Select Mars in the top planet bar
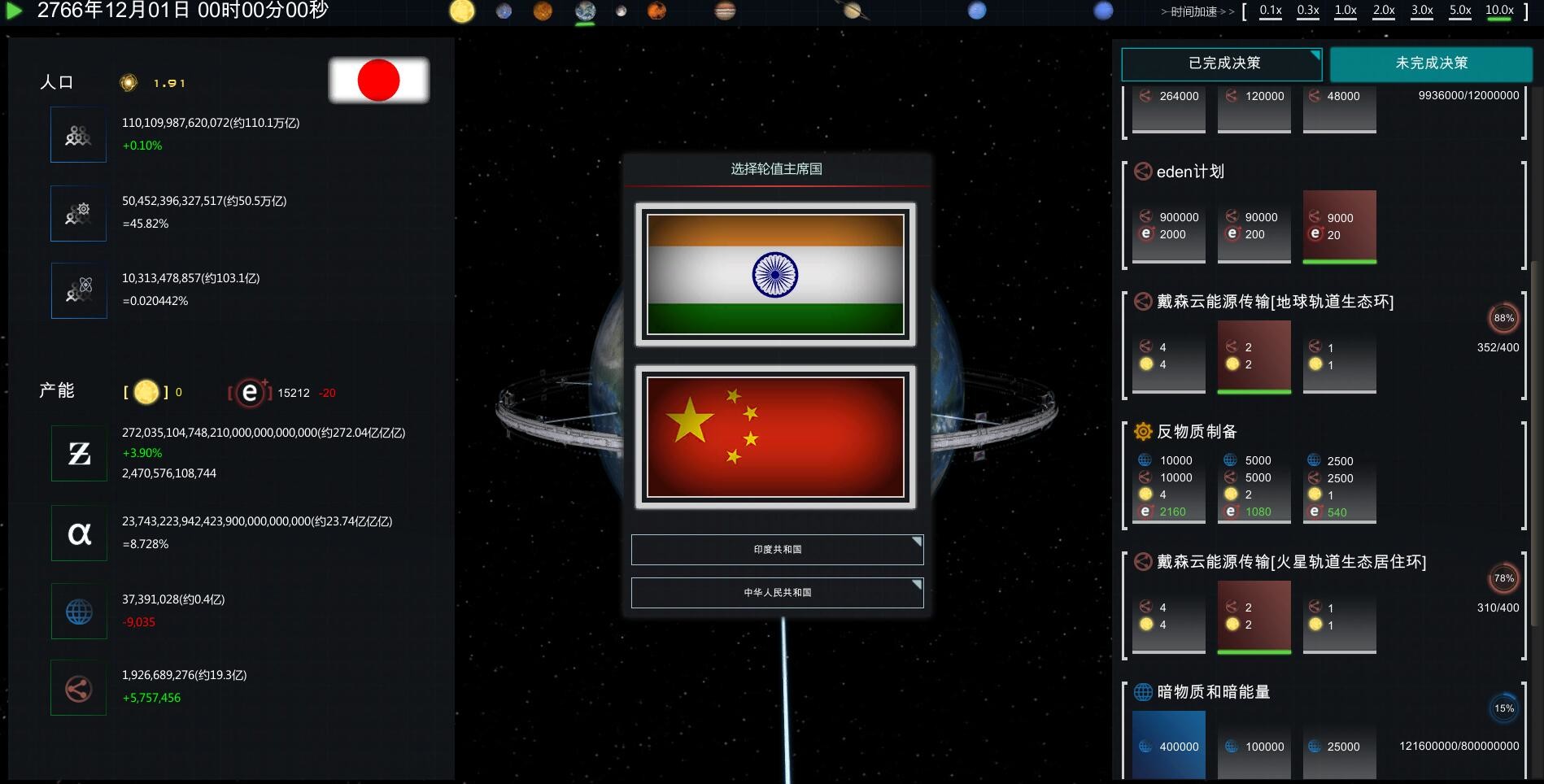Image resolution: width=1544 pixels, height=784 pixels. click(x=655, y=11)
